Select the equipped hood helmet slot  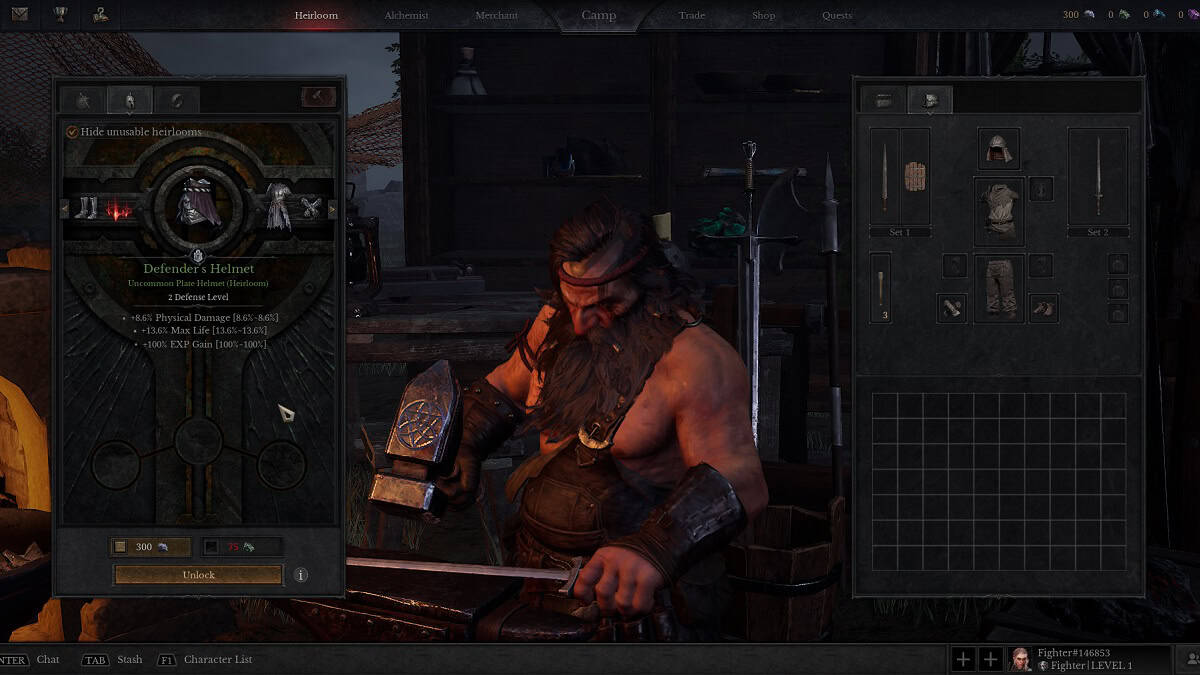point(998,149)
